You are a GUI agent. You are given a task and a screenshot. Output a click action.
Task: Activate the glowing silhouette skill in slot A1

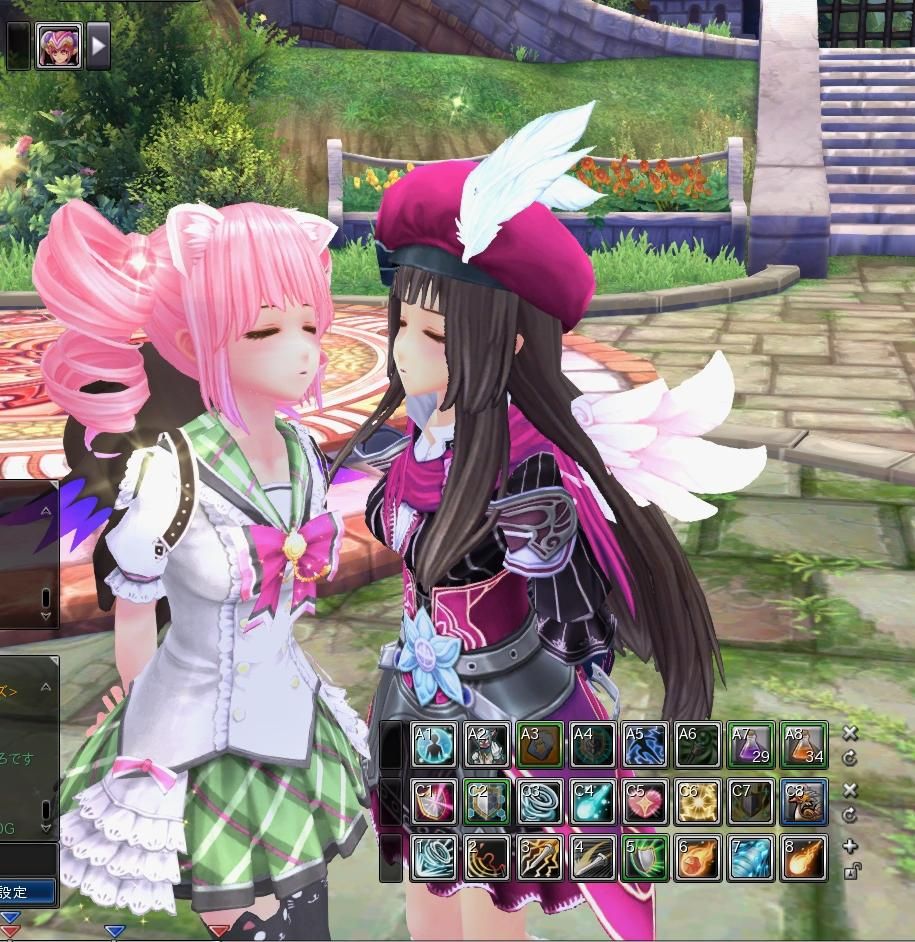click(434, 745)
